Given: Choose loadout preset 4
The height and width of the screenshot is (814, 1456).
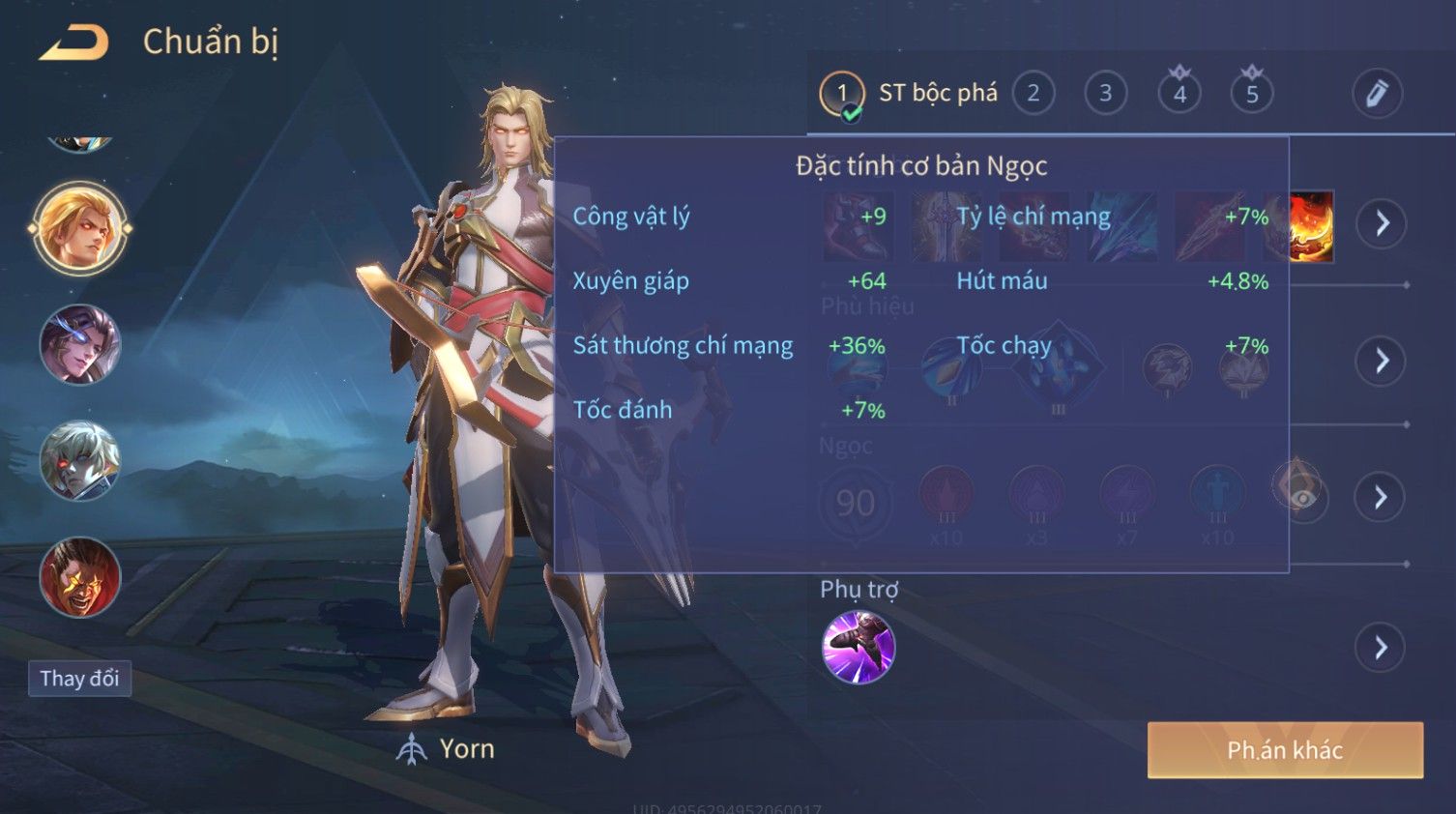Looking at the screenshot, I should pos(1179,94).
